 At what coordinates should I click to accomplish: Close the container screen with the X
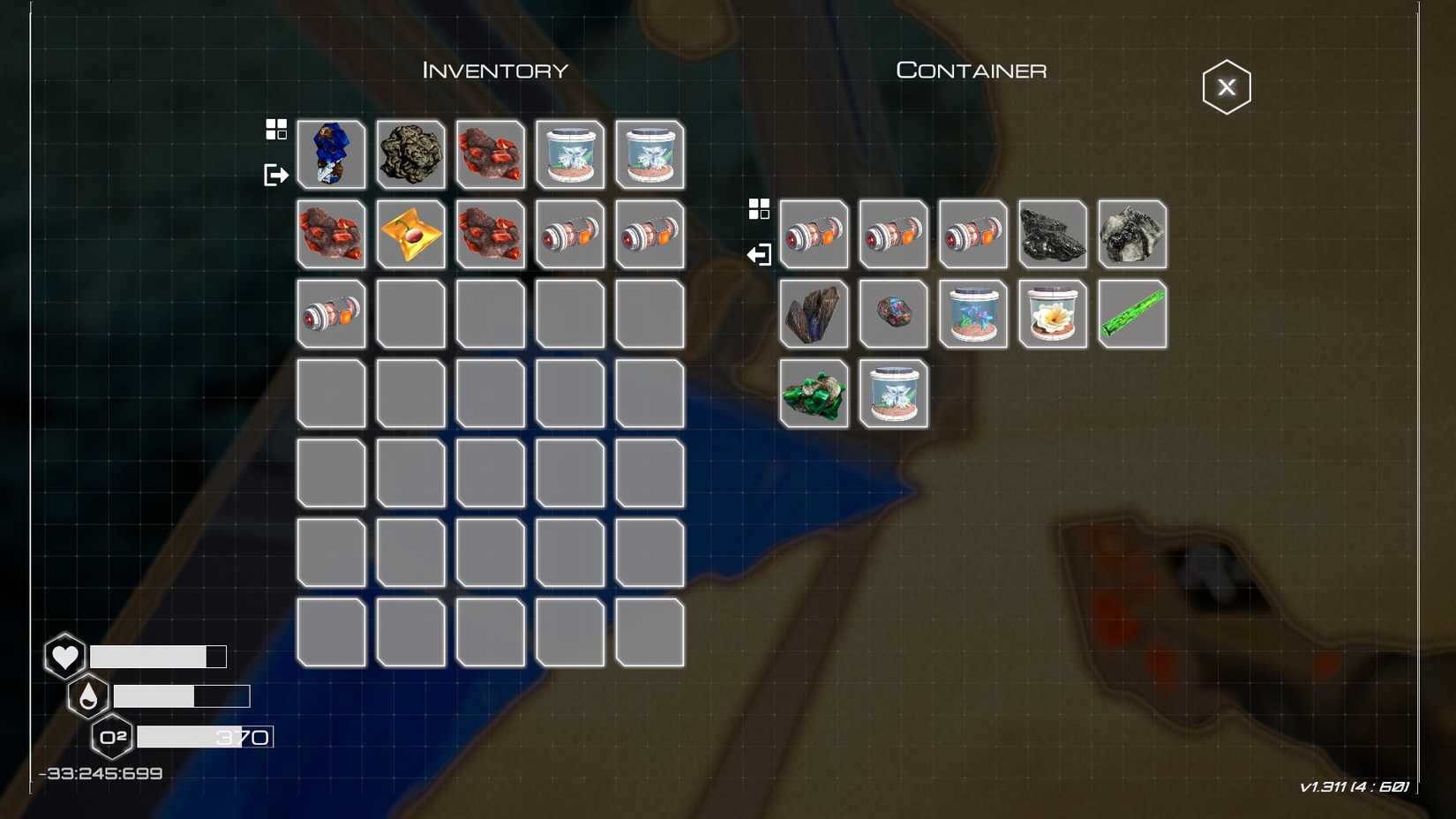click(1226, 86)
